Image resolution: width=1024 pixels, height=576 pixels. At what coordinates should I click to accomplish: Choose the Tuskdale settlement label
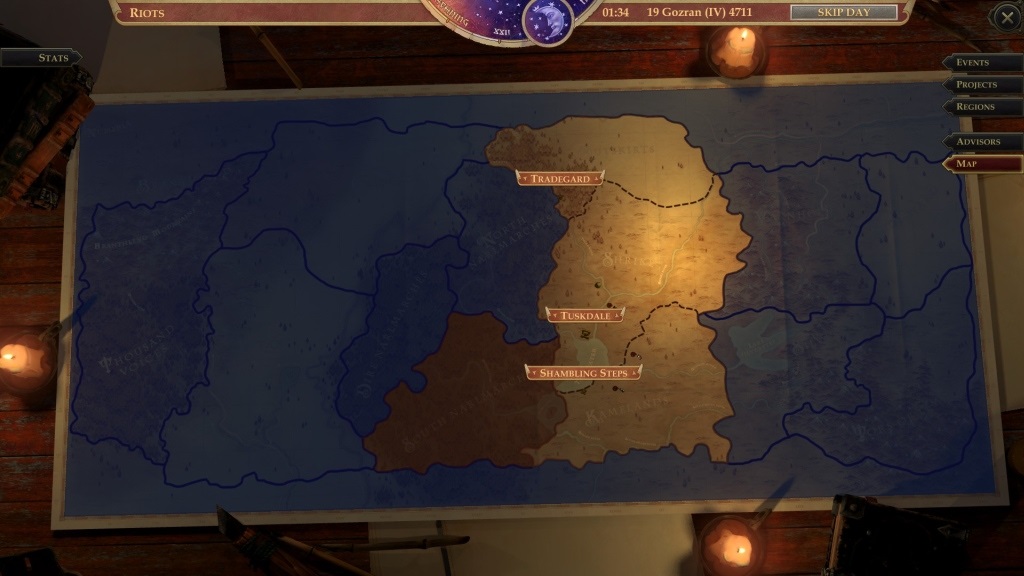click(585, 315)
